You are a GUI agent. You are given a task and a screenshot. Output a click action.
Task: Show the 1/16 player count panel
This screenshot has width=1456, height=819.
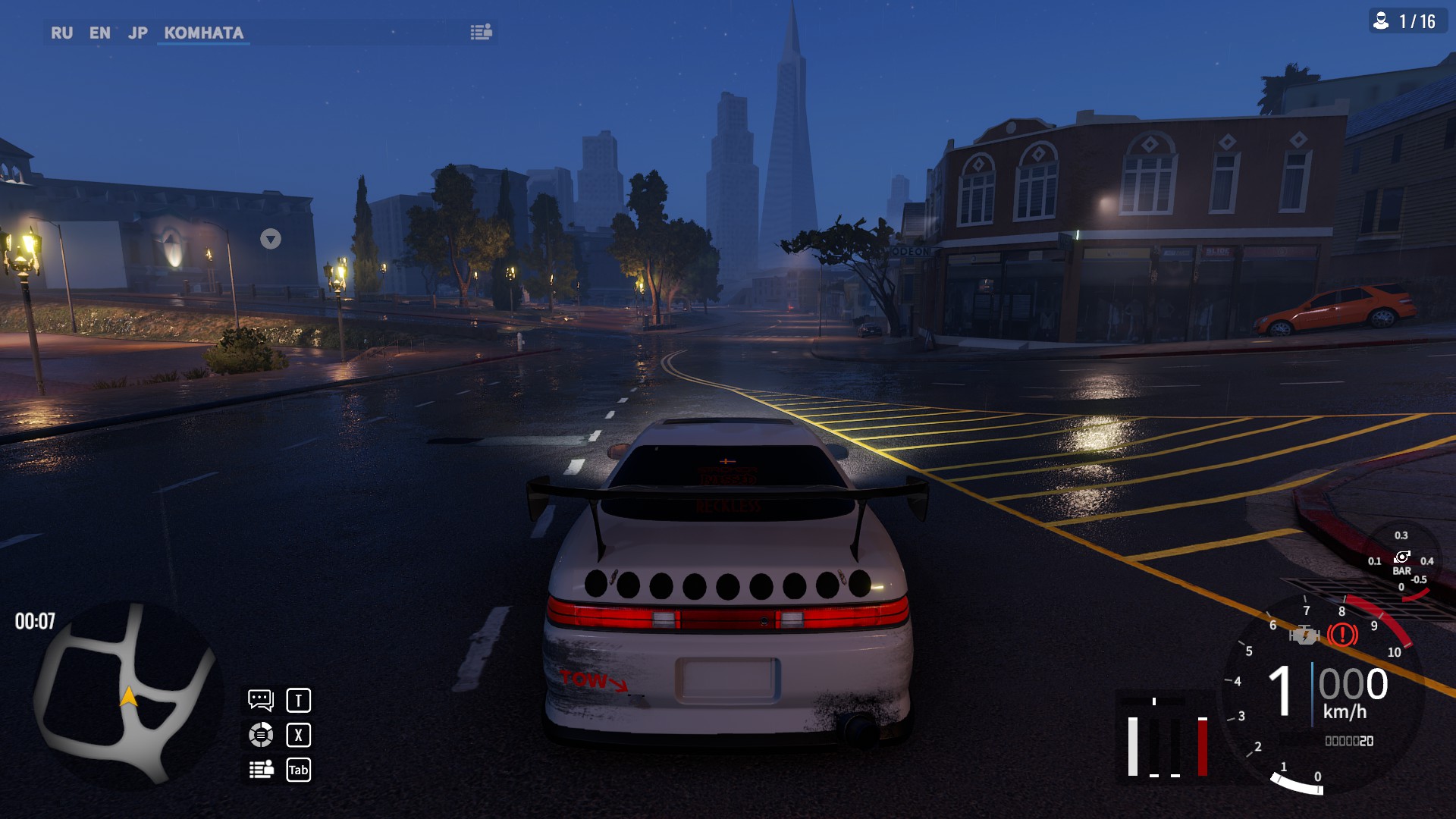[1407, 21]
